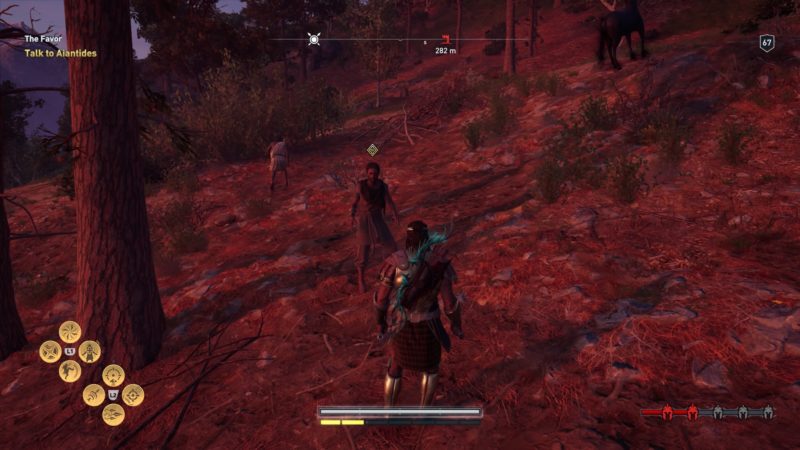Select The Favor quest tracker
Image resolution: width=800 pixels, height=450 pixels.
(44, 39)
